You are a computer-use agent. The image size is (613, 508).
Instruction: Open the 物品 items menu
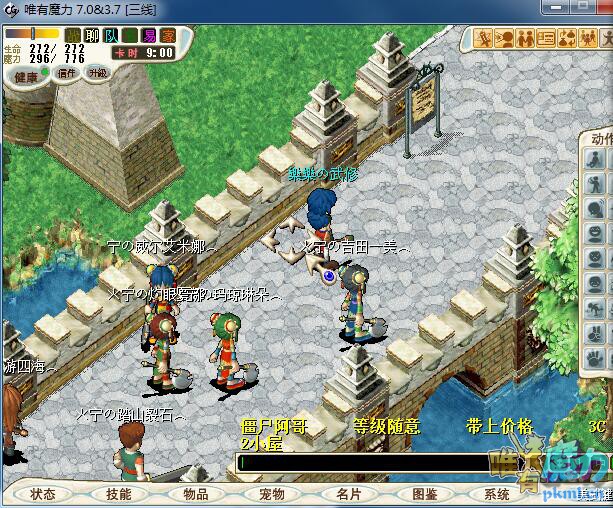coord(195,494)
